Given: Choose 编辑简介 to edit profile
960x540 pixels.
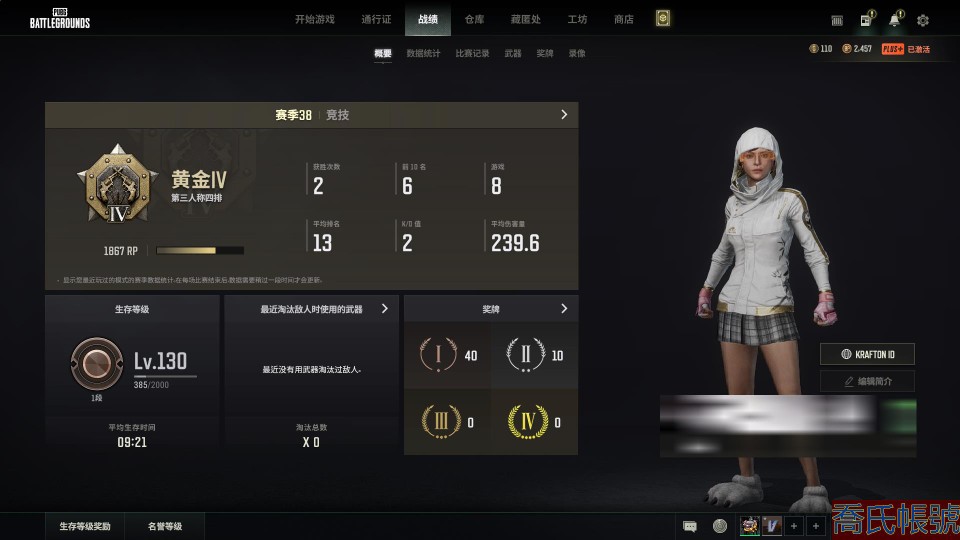Looking at the screenshot, I should pyautogui.click(x=867, y=381).
